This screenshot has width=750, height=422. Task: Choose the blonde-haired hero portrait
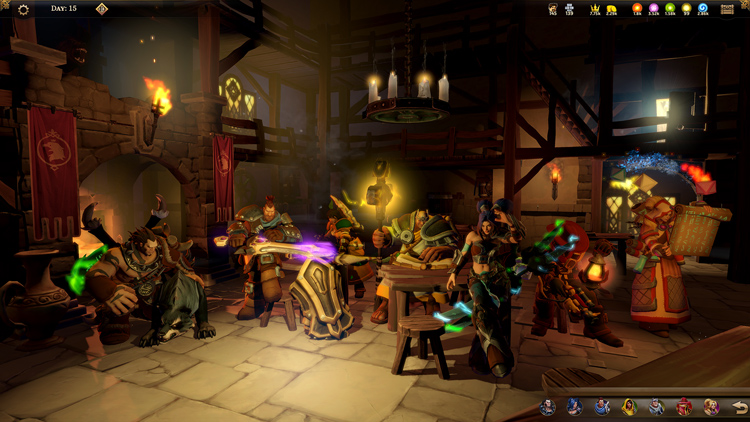(711, 407)
